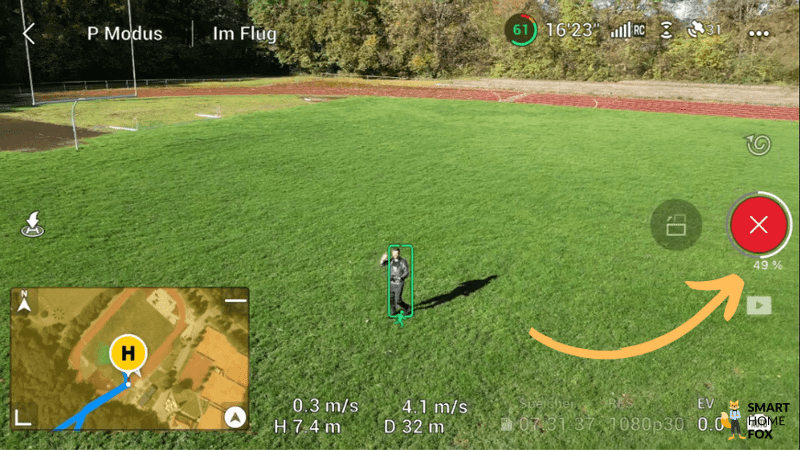Check the RC signal strength icon
Screen dimensions: 800x450
(627, 30)
